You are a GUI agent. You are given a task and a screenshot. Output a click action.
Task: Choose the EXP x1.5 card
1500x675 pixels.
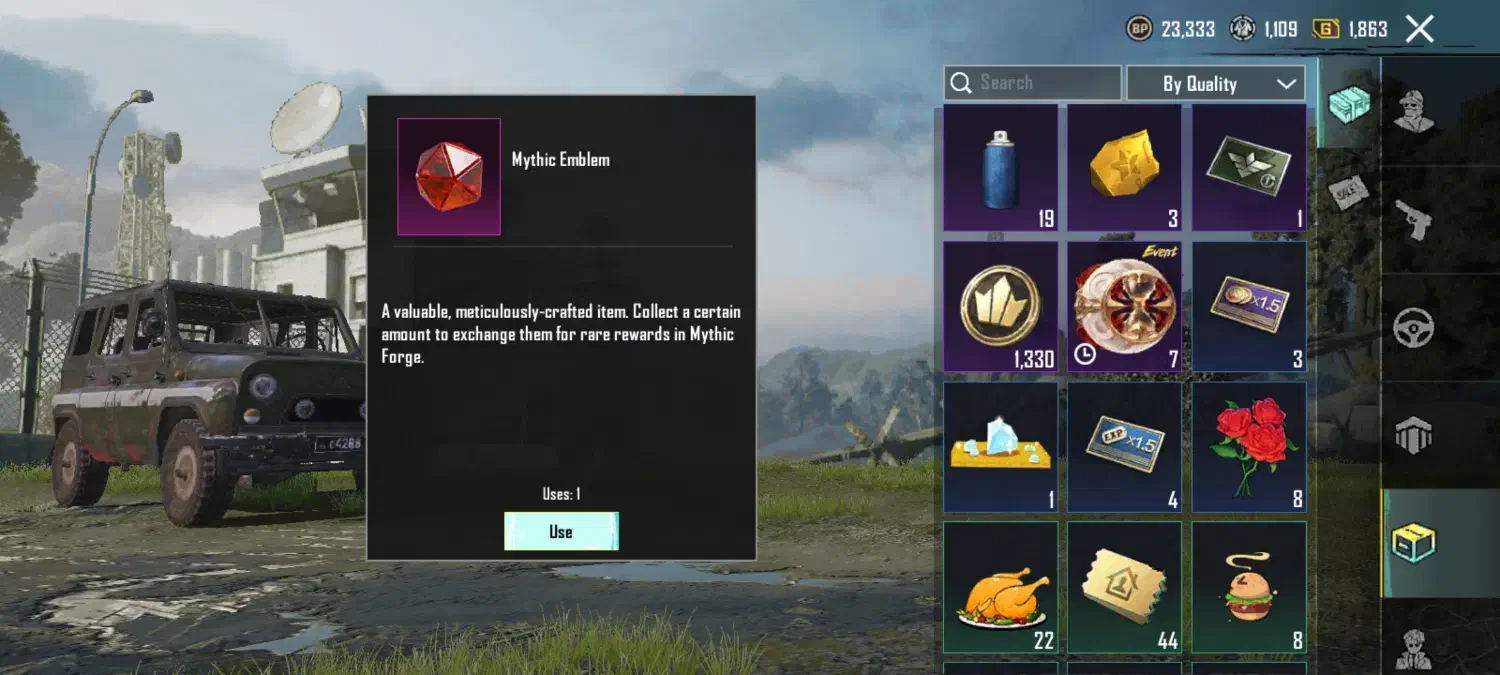(1124, 446)
